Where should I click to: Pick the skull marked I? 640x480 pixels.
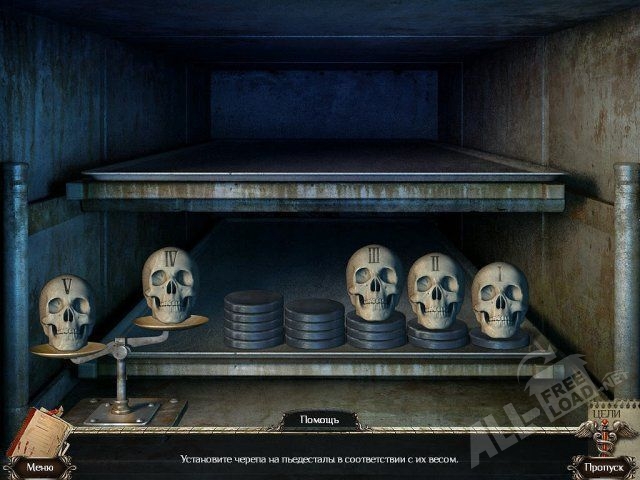pyautogui.click(x=499, y=297)
